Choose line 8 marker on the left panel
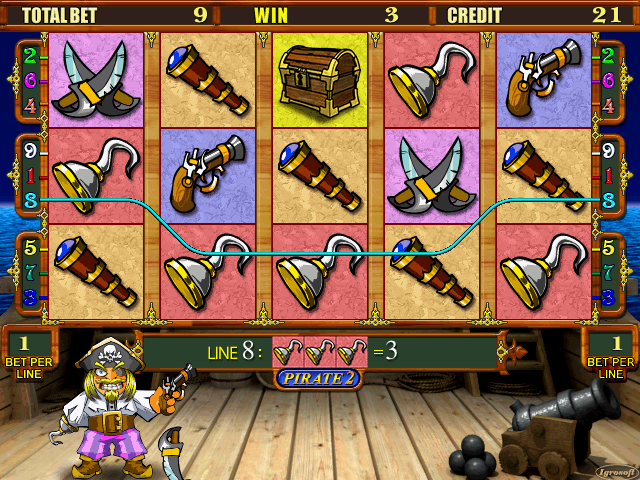This screenshot has height=480, width=640. [30, 200]
